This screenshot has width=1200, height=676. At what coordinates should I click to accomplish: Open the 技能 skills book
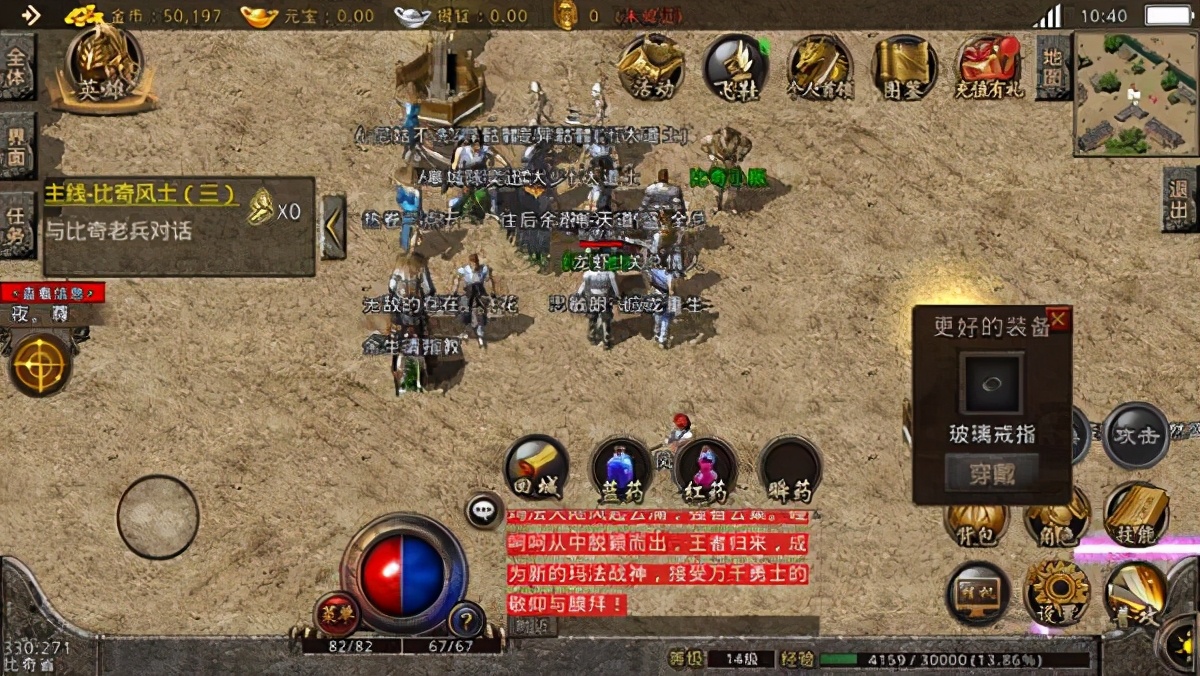point(1136,514)
